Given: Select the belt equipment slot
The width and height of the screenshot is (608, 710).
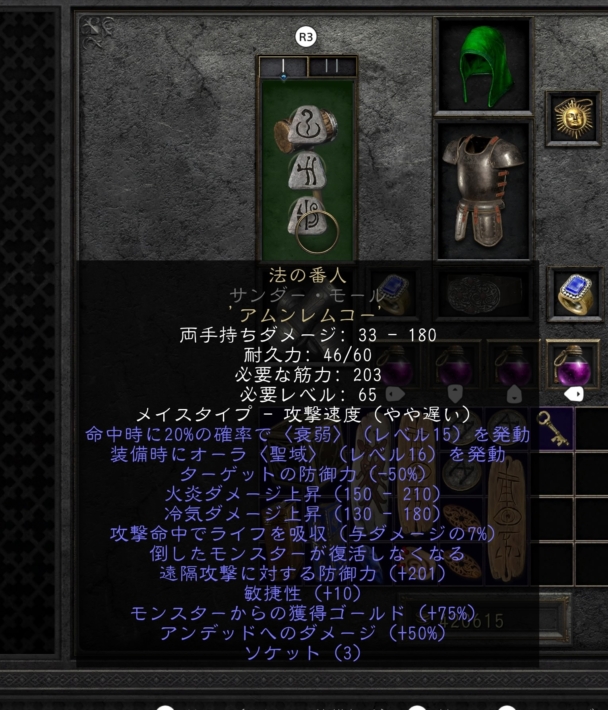Looking at the screenshot, I should coord(482,294).
